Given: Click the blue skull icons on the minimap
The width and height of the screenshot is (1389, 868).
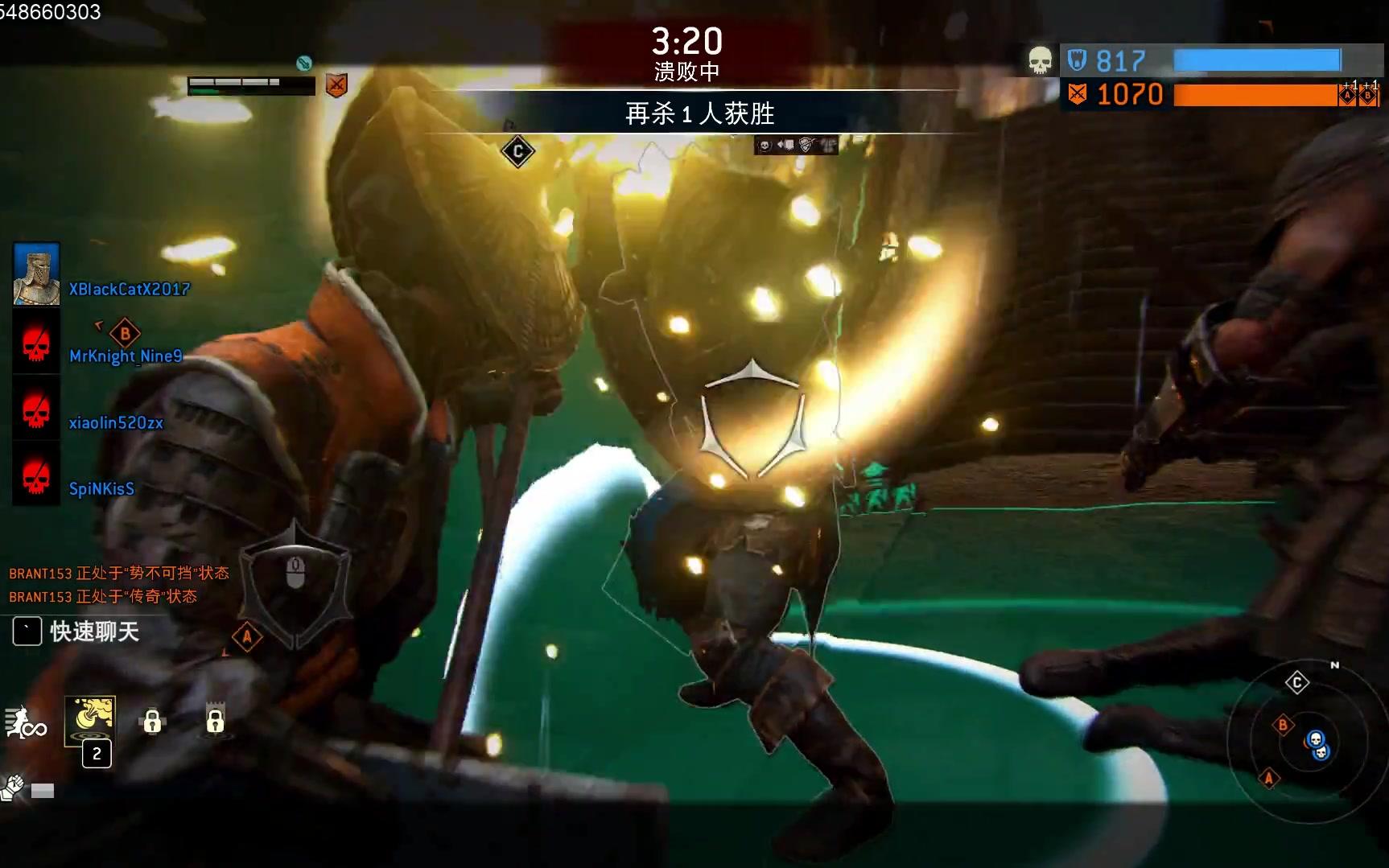Looking at the screenshot, I should click(1317, 745).
